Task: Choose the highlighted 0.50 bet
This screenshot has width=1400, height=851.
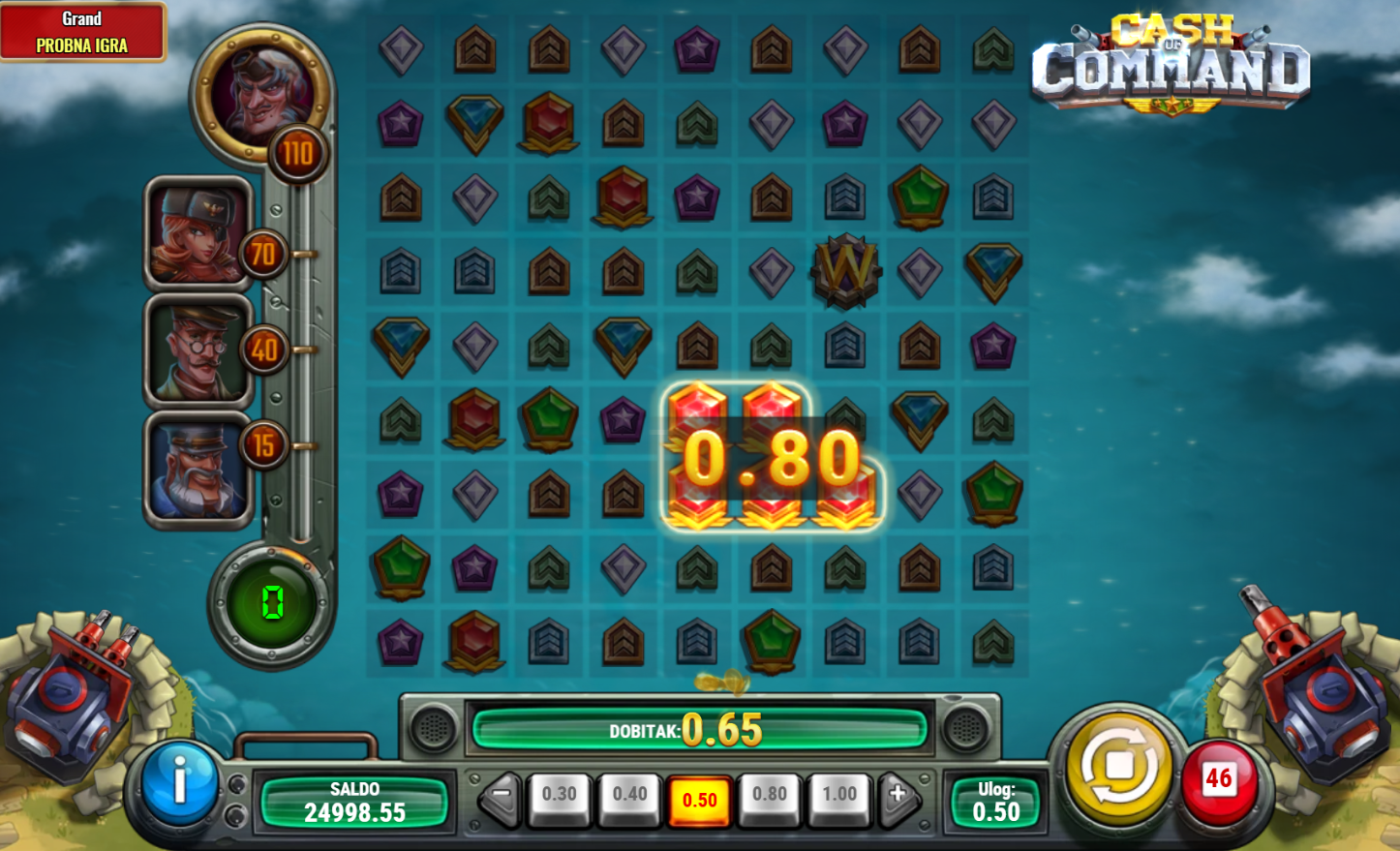Action: coord(699,800)
